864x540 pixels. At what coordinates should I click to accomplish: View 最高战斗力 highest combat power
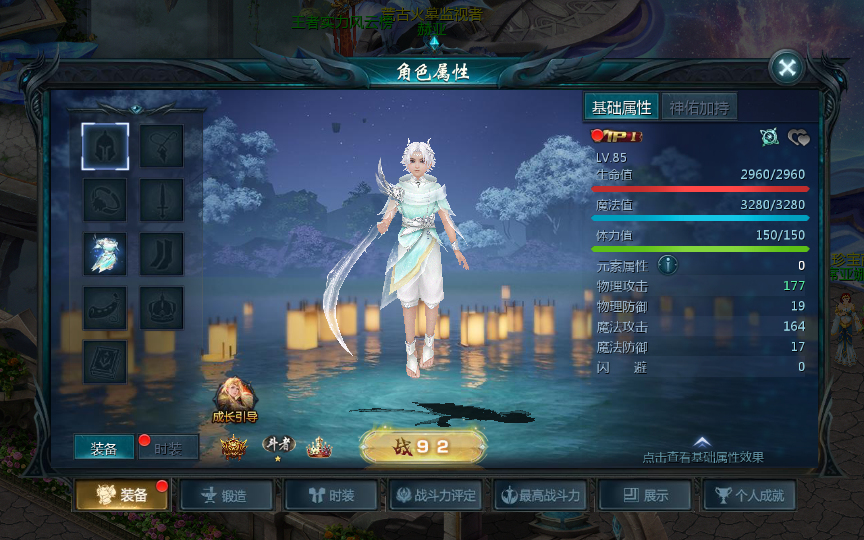(x=541, y=495)
